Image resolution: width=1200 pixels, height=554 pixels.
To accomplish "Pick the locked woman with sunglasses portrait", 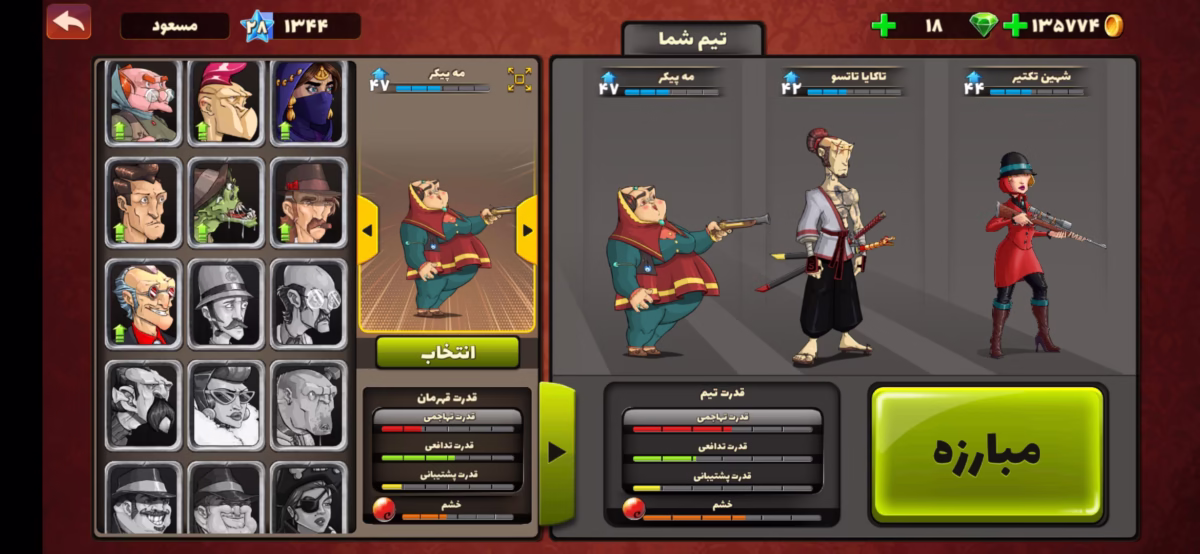I will (x=226, y=405).
